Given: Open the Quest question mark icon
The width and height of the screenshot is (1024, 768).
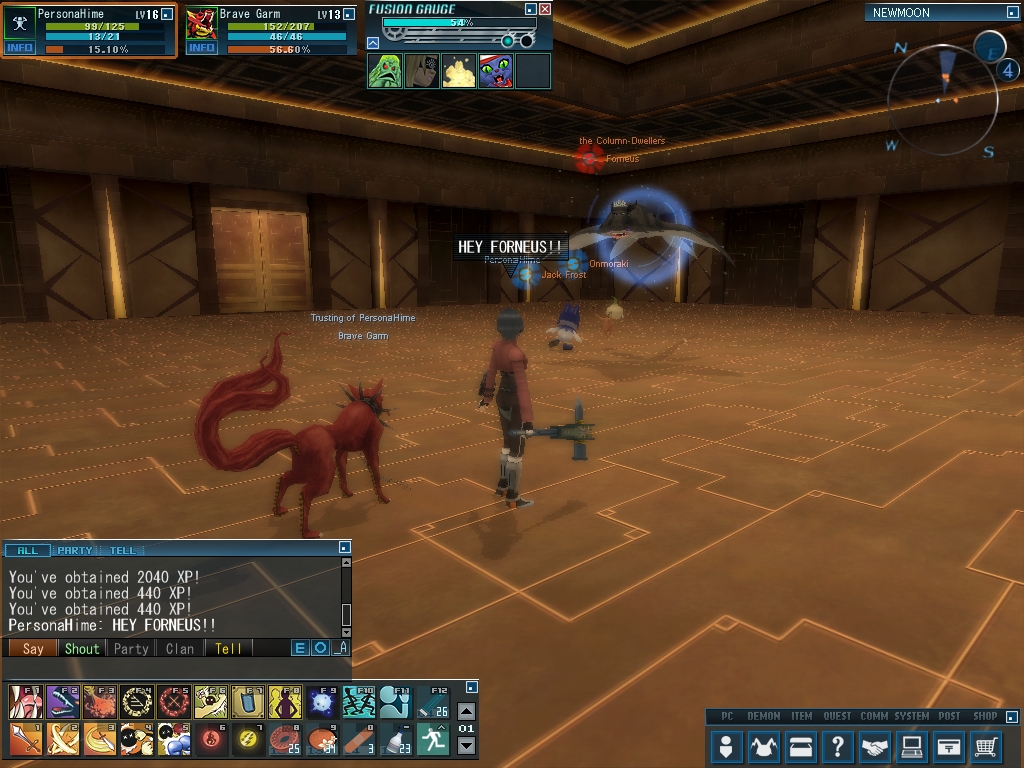Looking at the screenshot, I should point(838,746).
